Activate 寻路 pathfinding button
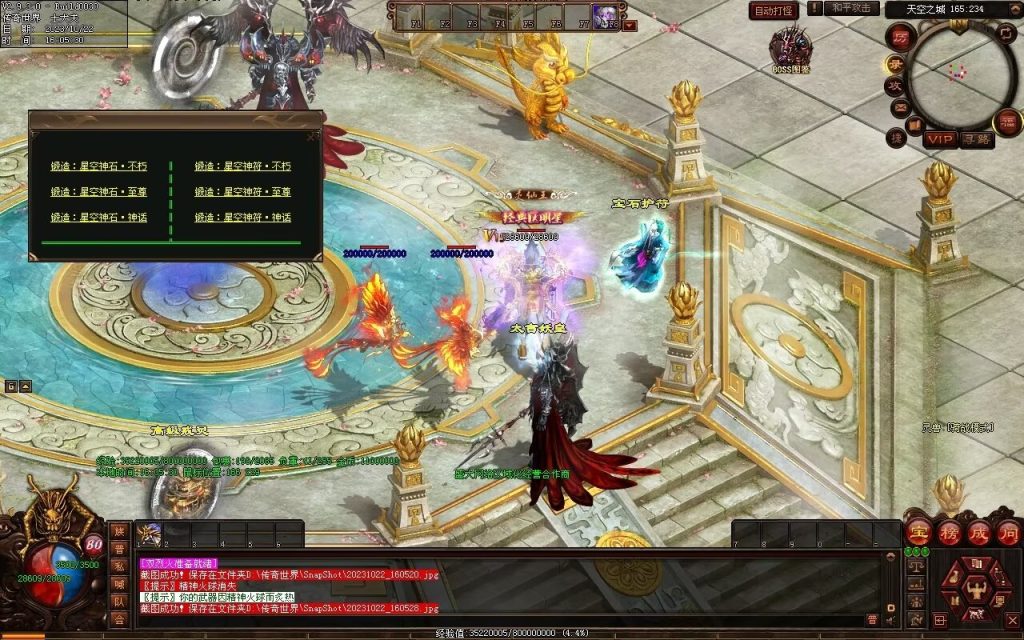Viewport: 1024px width, 640px height. point(977,139)
